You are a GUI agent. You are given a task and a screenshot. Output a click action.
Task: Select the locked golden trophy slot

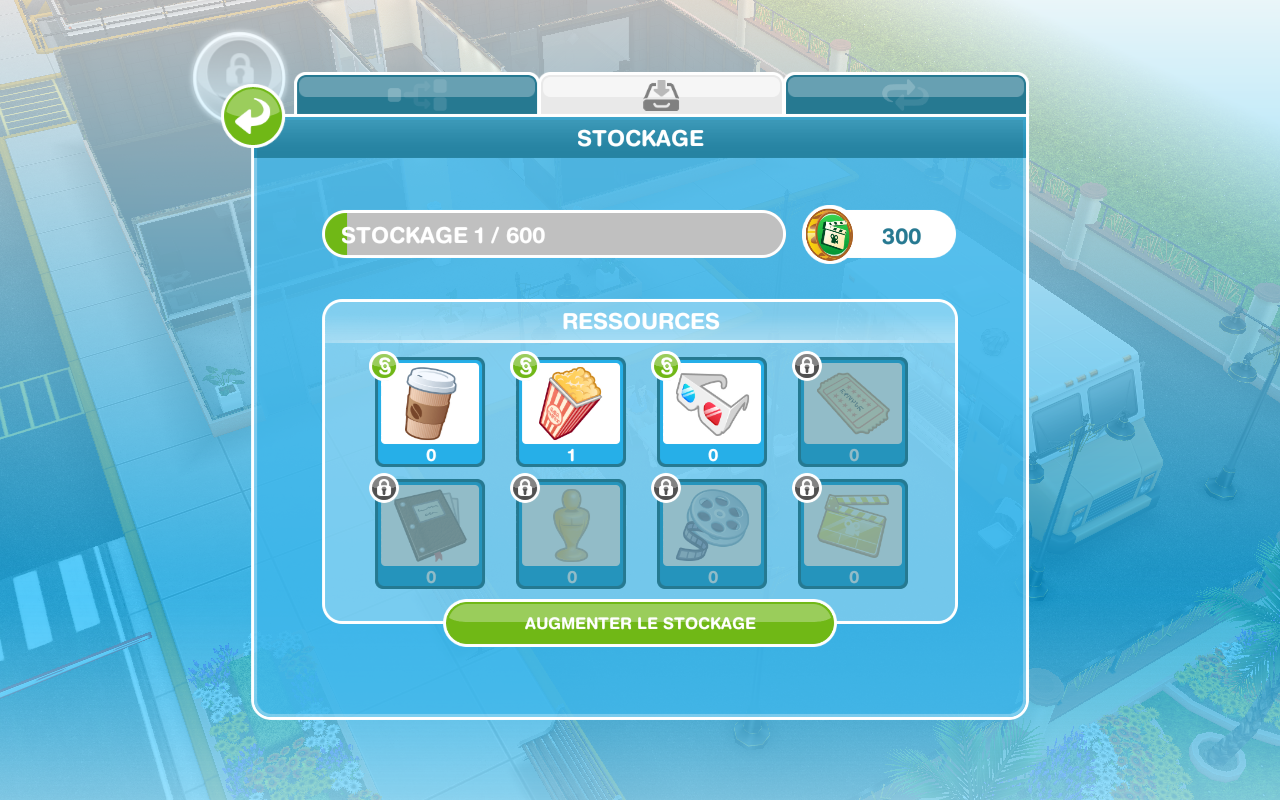[x=571, y=533]
